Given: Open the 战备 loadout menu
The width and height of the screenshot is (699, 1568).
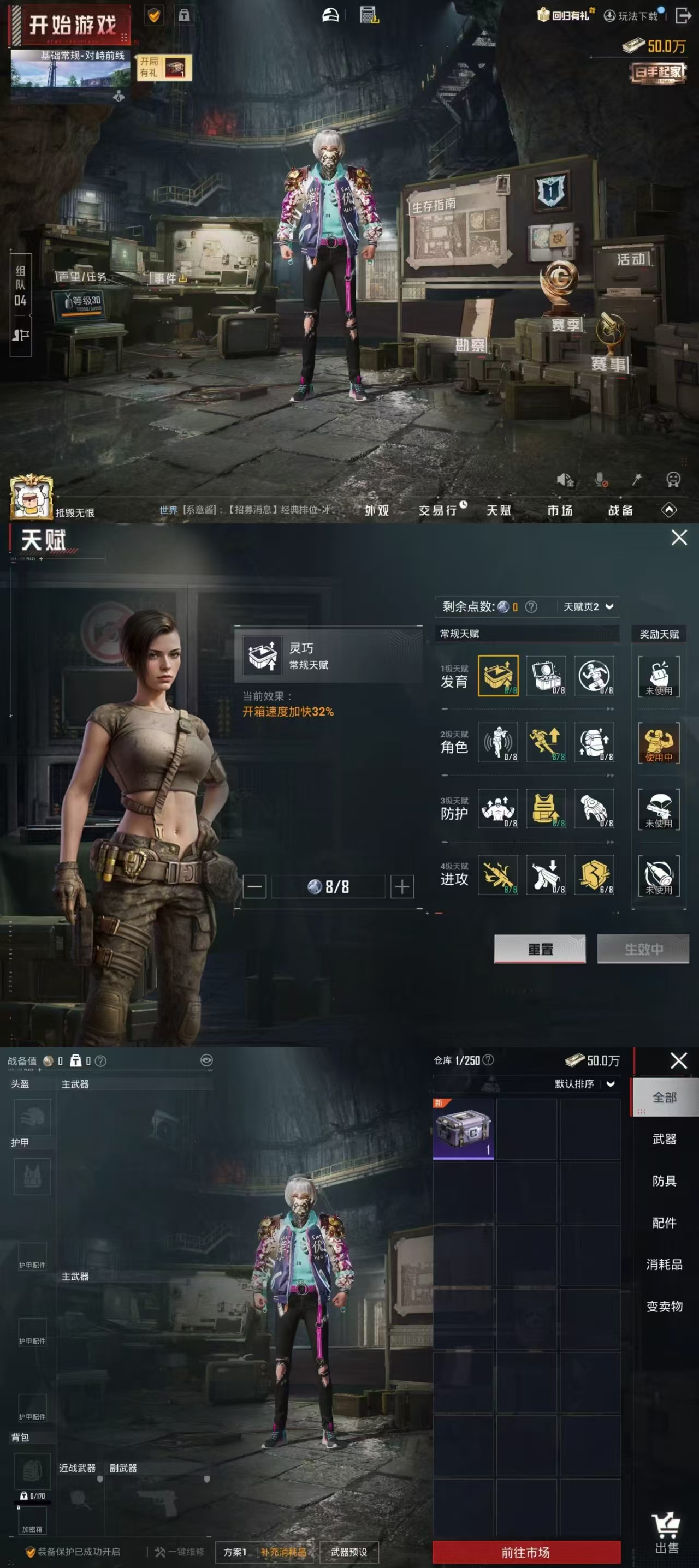Looking at the screenshot, I should tap(620, 510).
